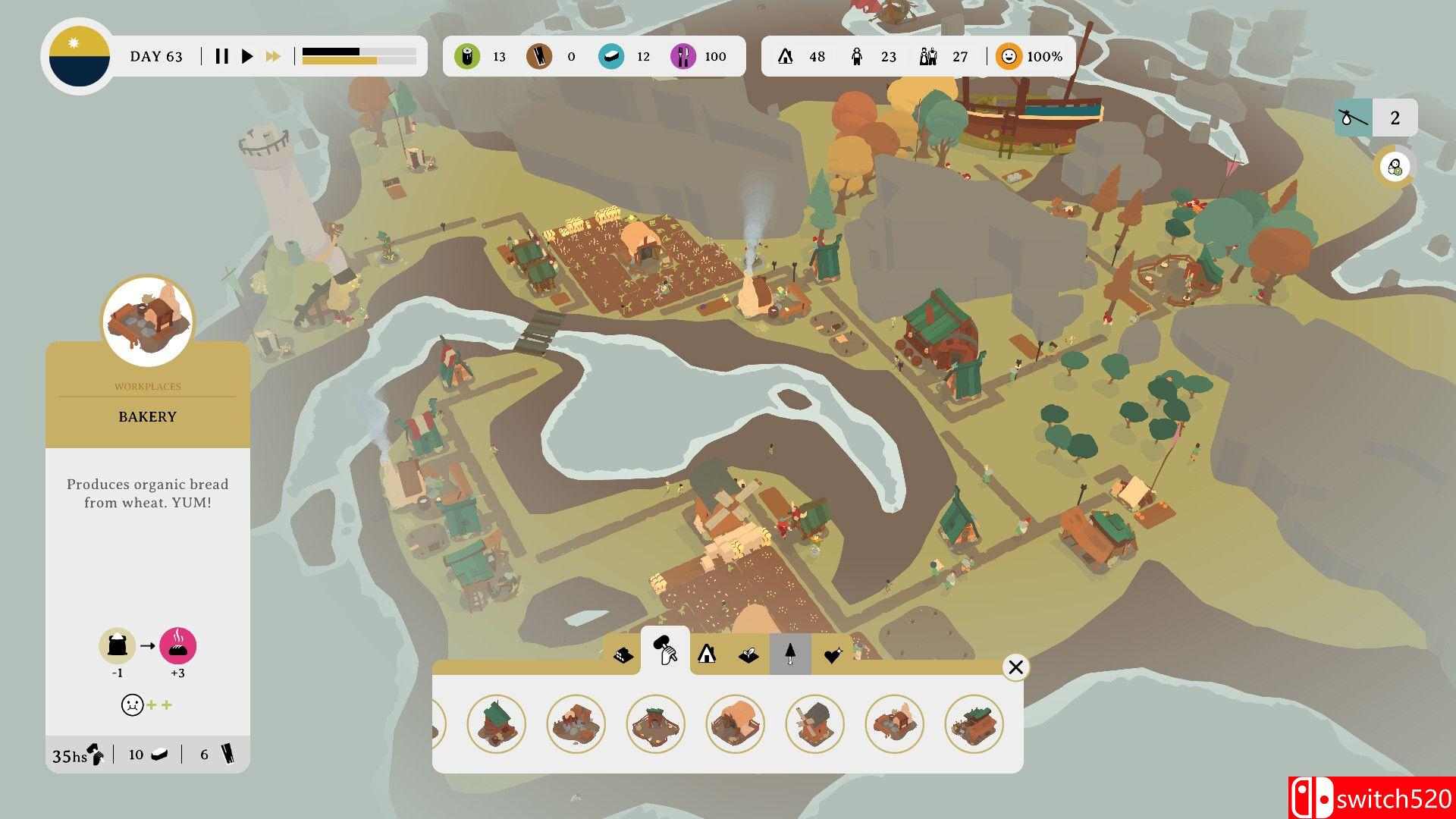Switch to the sprout farming tab
1456x819 pixels.
[748, 654]
